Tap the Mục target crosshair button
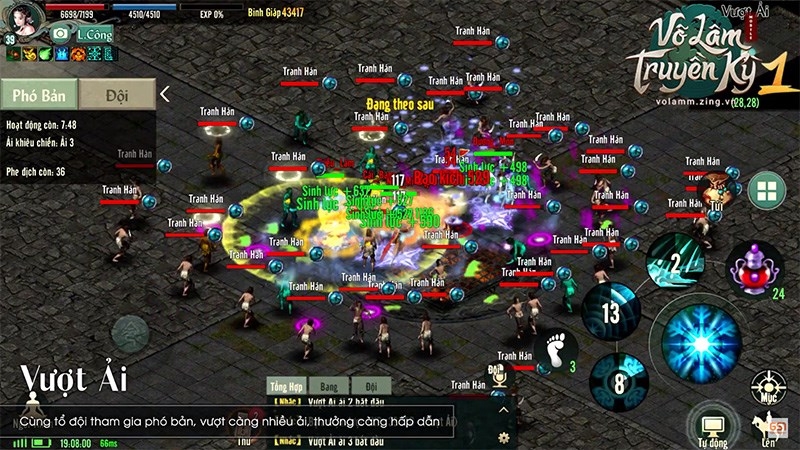 [x=767, y=389]
